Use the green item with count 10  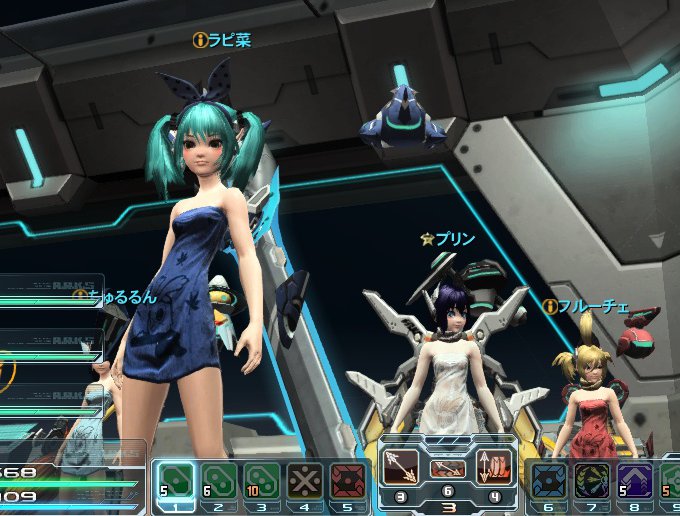click(262, 479)
